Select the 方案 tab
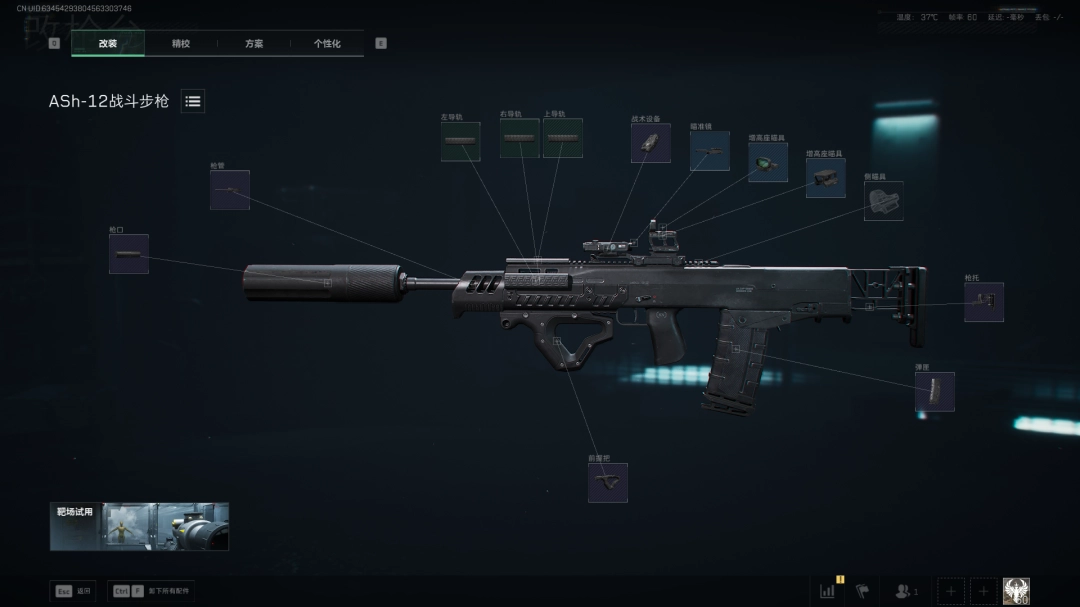Viewport: 1080px width, 607px height. click(254, 44)
